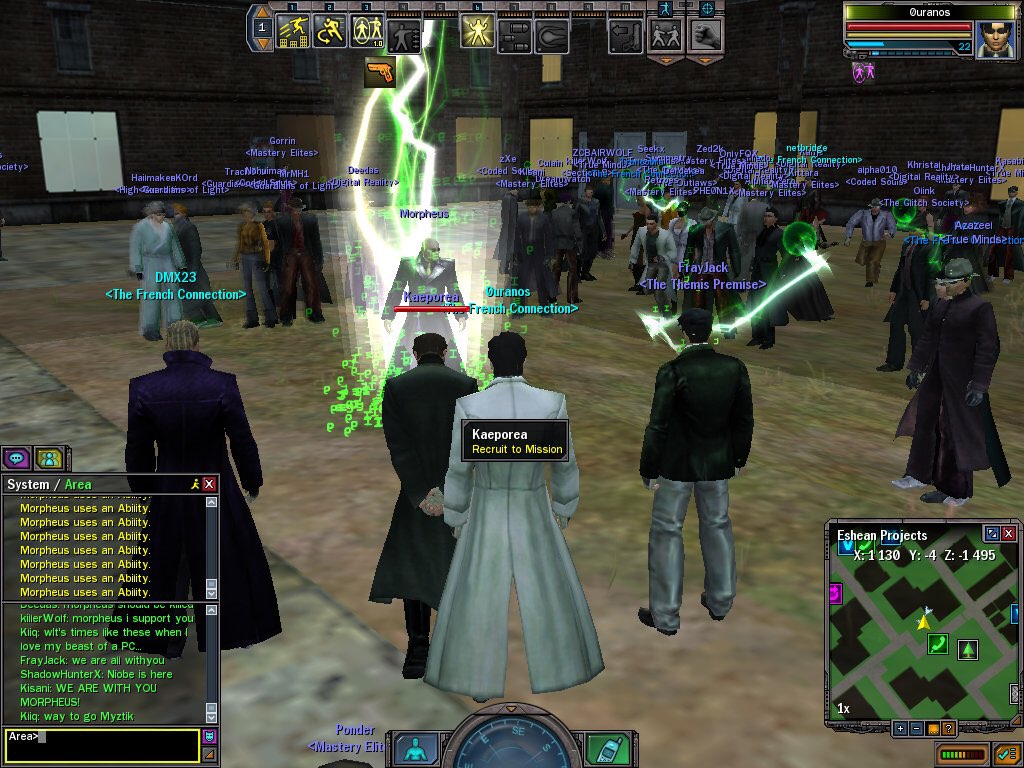Open the chat speech bubble panel
This screenshot has width=1024, height=768.
tap(16, 458)
